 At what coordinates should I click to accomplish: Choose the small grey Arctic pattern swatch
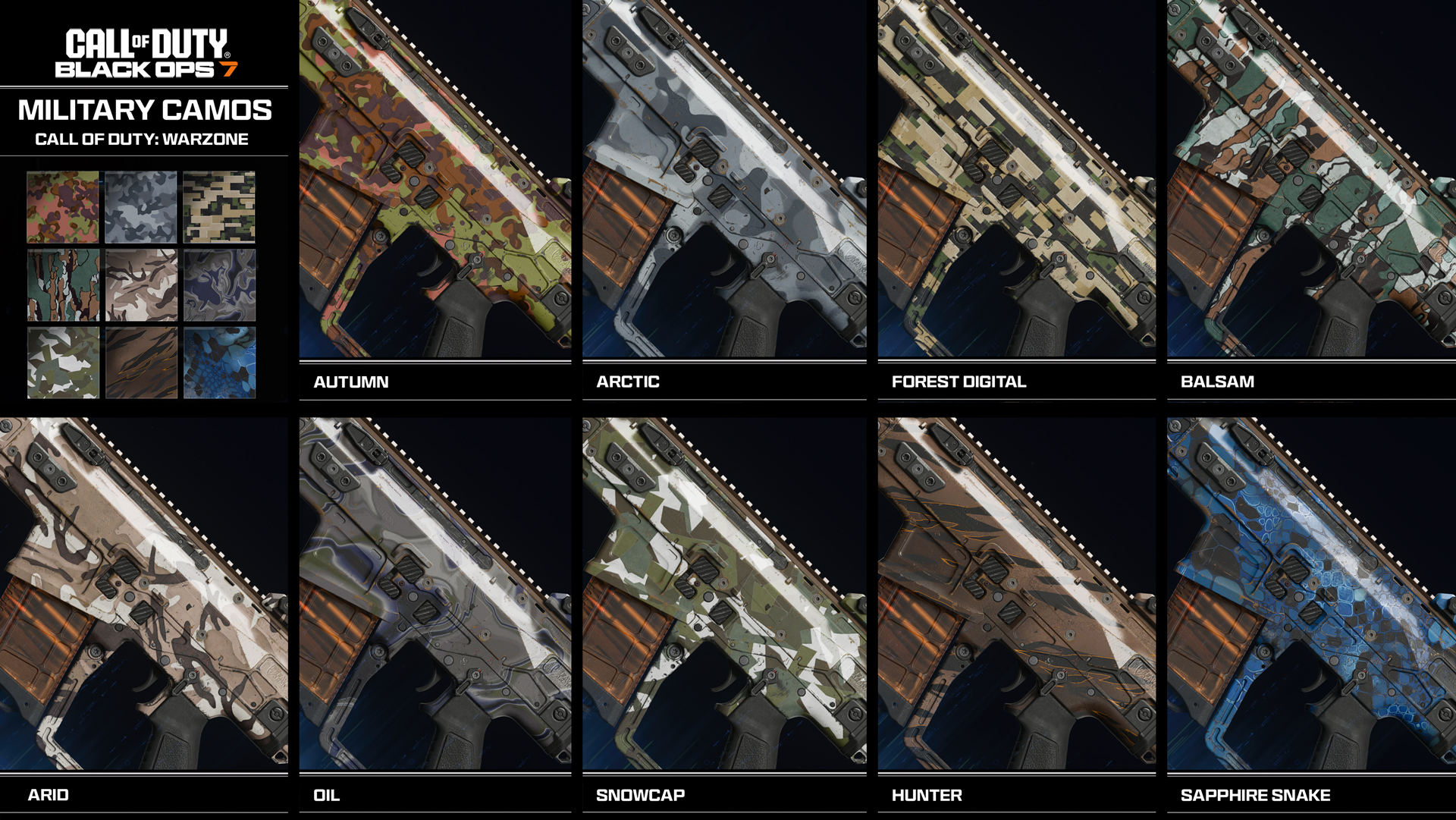[x=141, y=207]
